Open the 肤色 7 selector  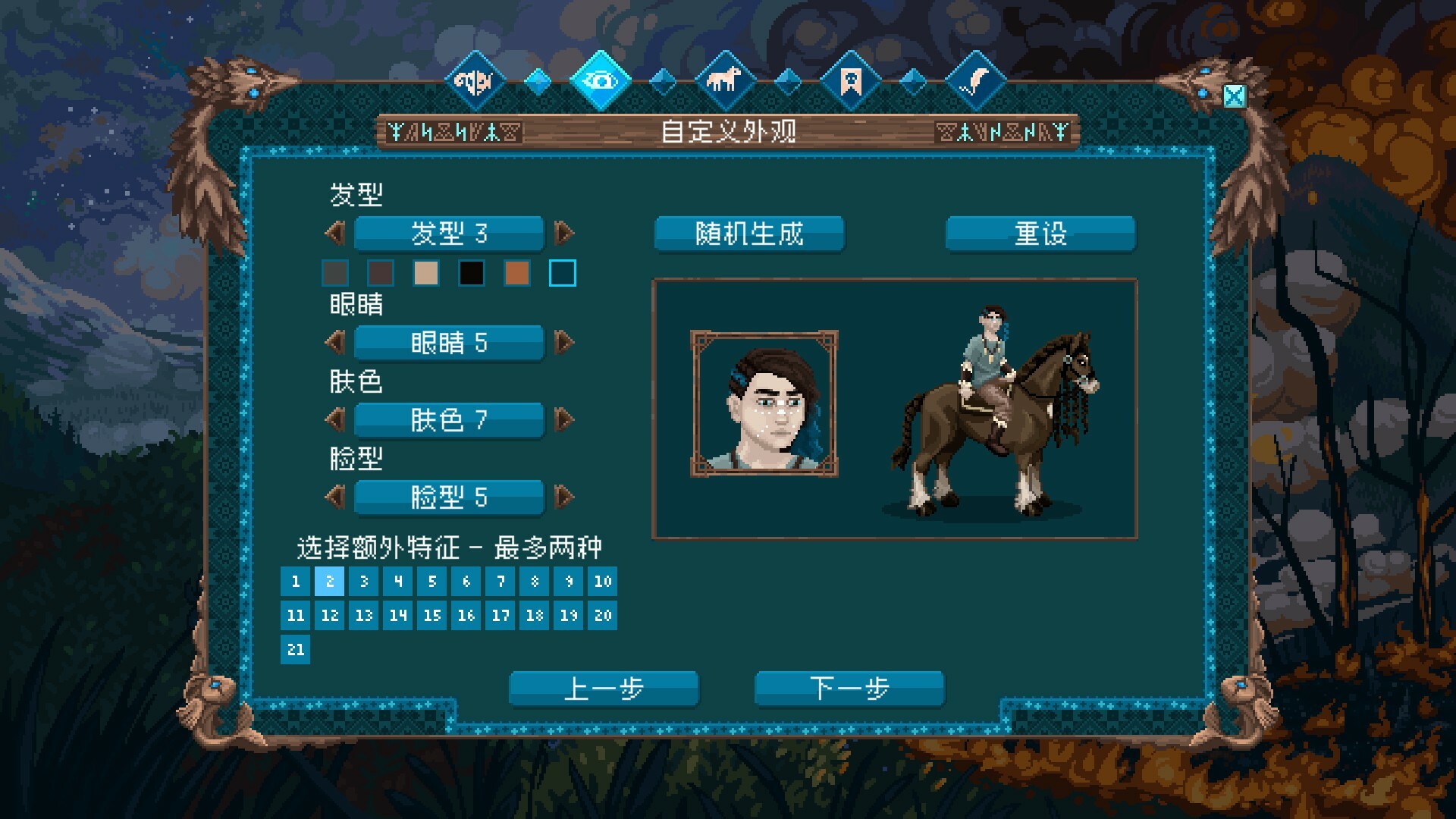447,421
